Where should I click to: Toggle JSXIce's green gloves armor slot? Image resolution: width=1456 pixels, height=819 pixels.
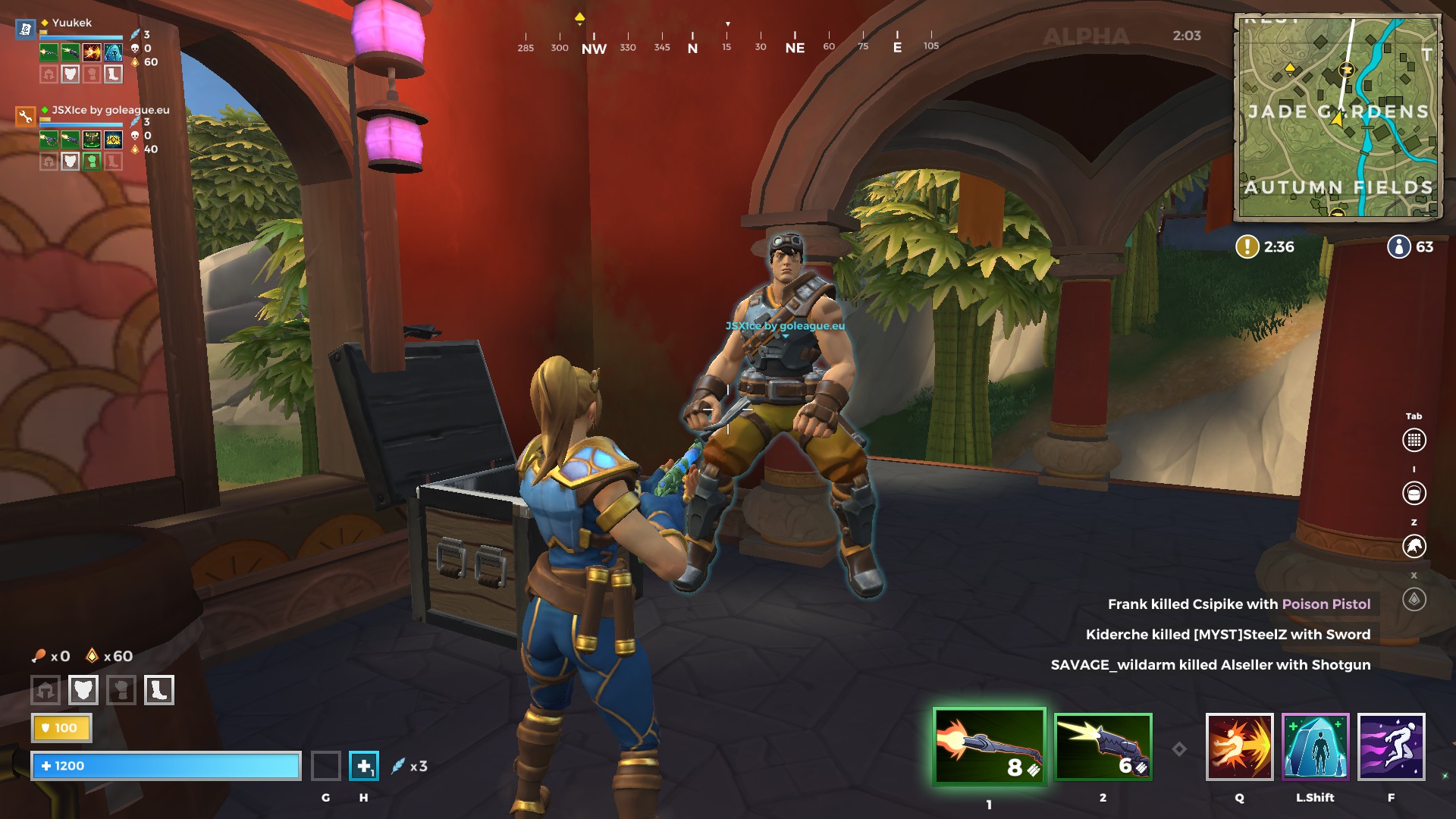tap(92, 161)
